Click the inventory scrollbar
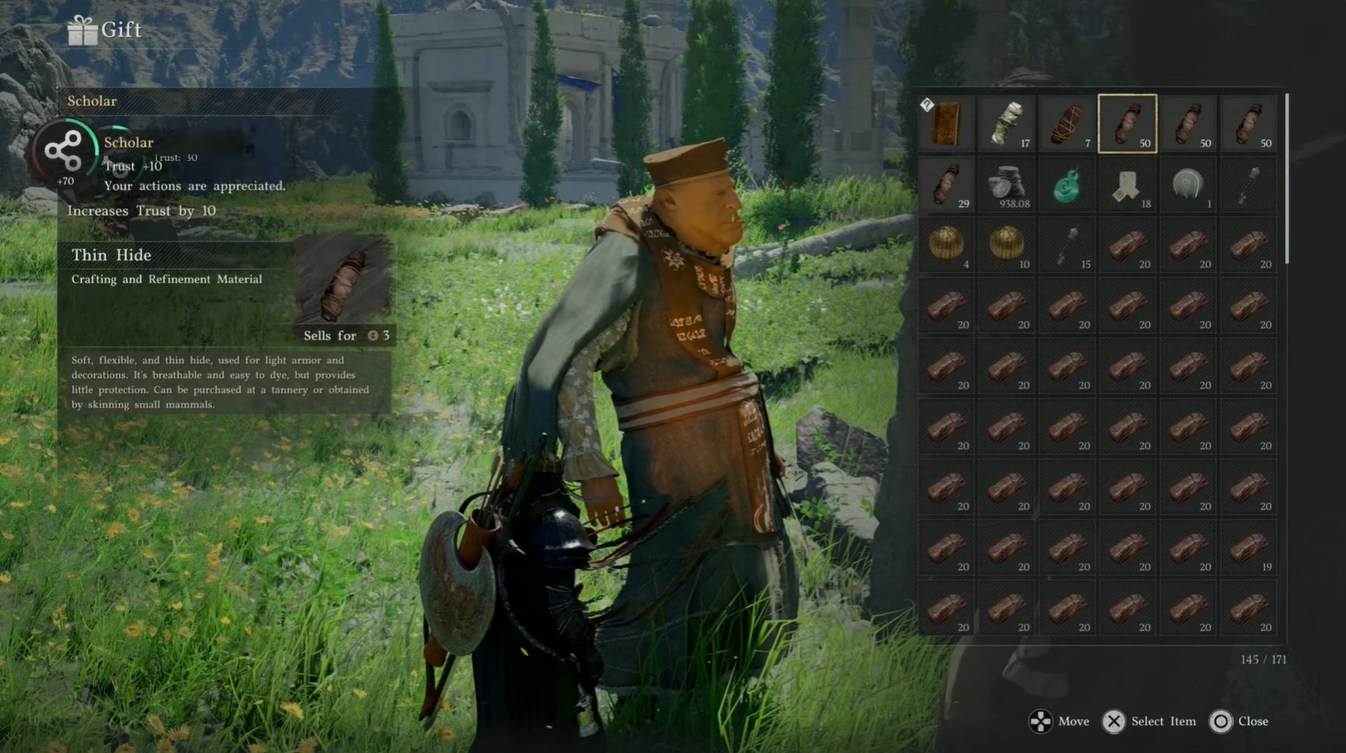This screenshot has height=753, width=1346. coord(1286,180)
